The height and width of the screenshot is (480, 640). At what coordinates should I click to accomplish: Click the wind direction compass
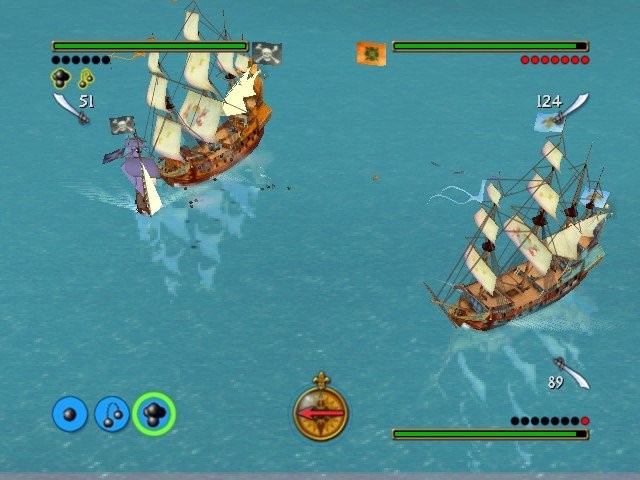coord(320,412)
